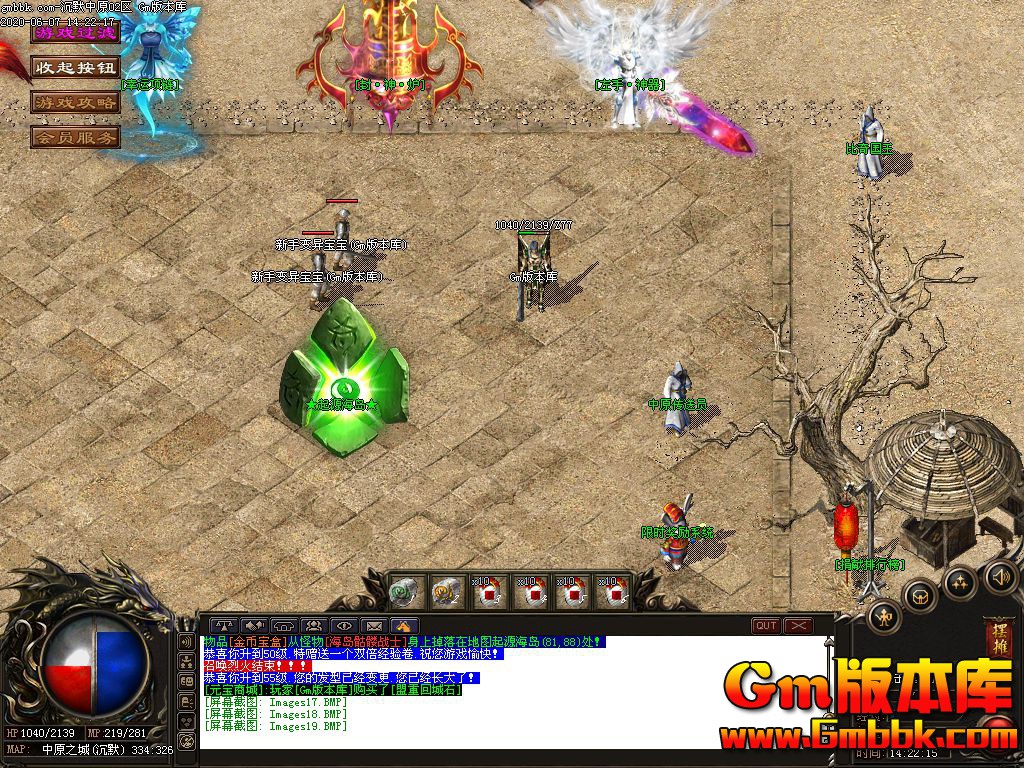1024x768 pixels.
Task: Use the orange scroll in hotbar slot two
Action: (447, 592)
